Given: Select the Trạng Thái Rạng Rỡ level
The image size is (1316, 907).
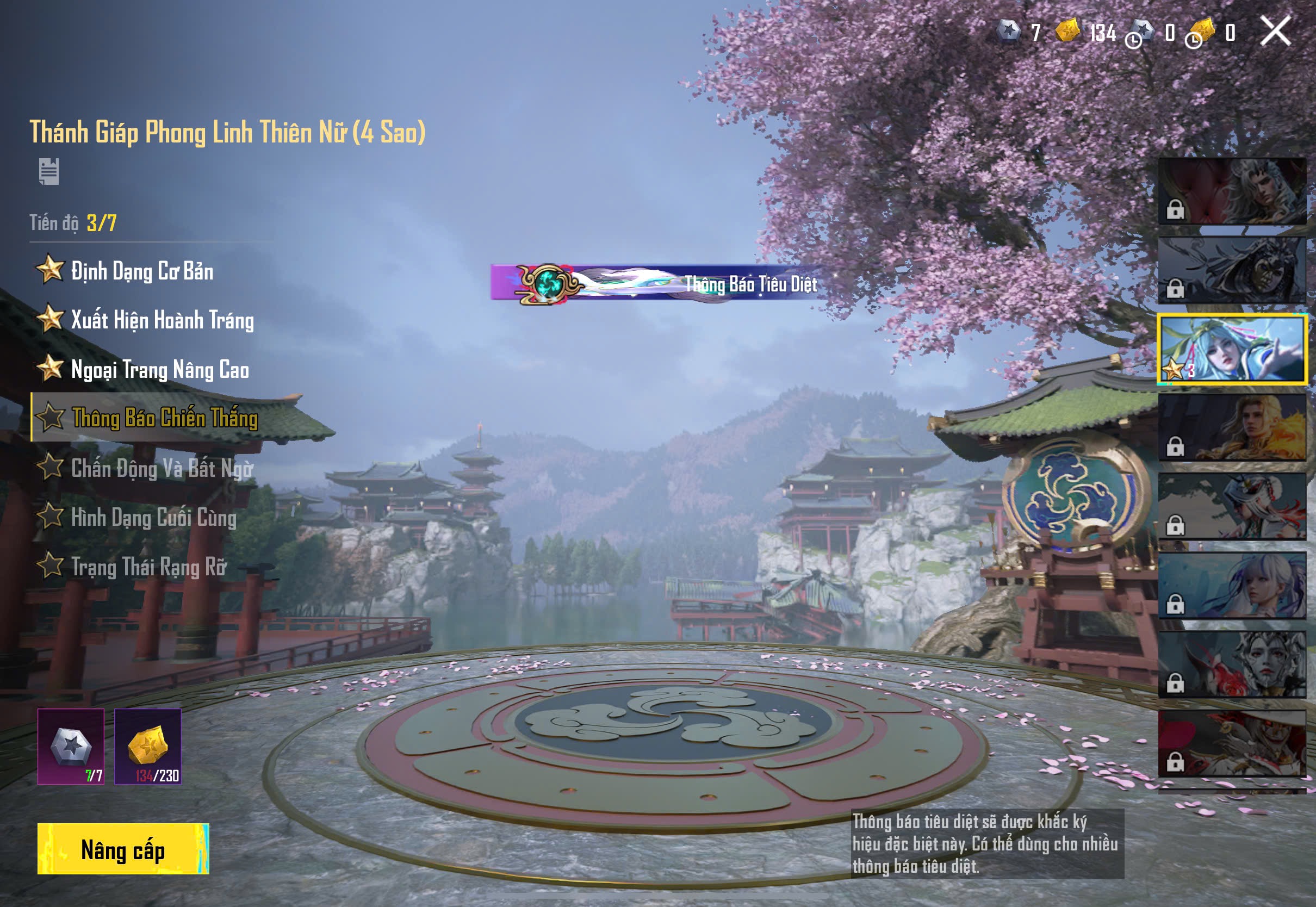Looking at the screenshot, I should (148, 567).
